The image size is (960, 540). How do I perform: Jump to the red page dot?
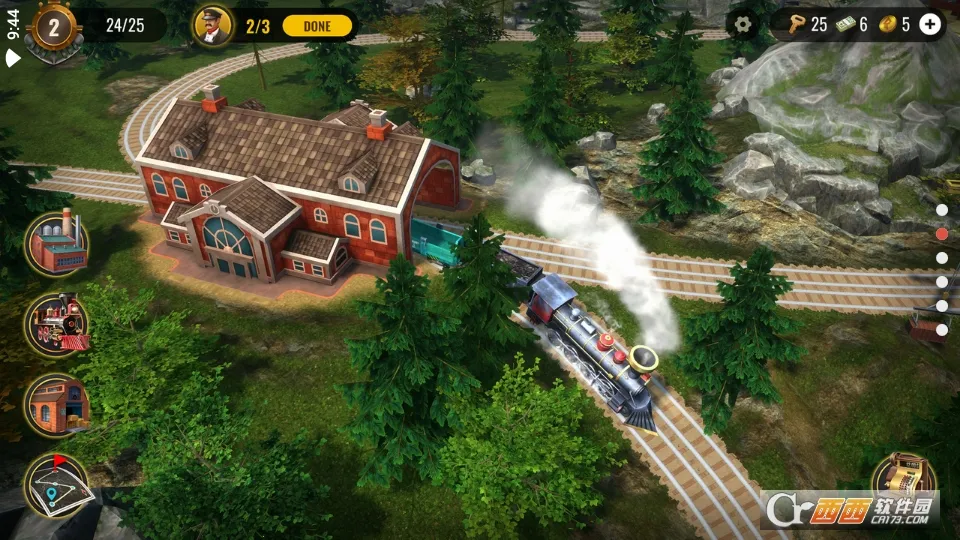click(942, 234)
